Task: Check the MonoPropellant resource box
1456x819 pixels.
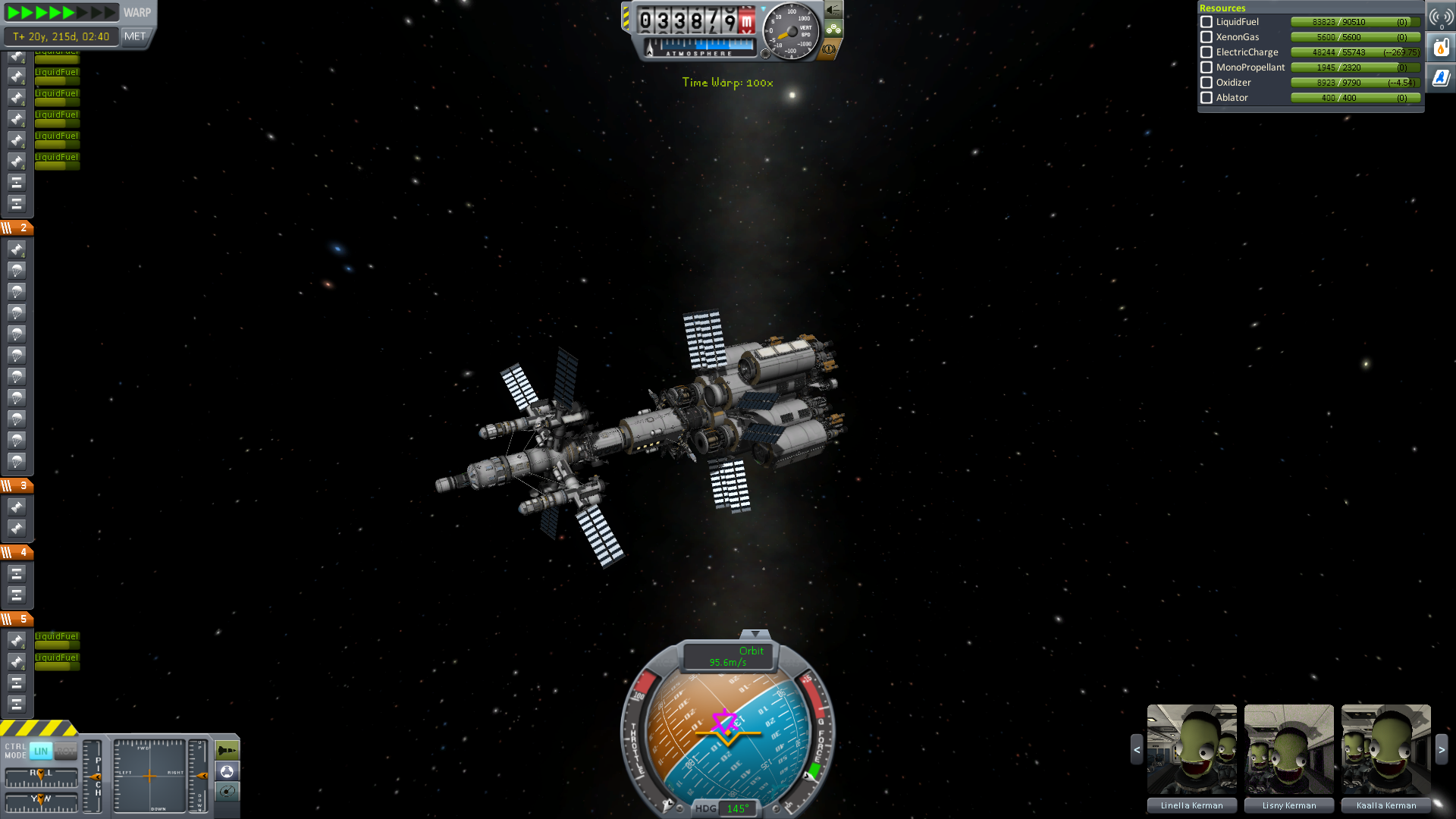Action: click(1207, 67)
